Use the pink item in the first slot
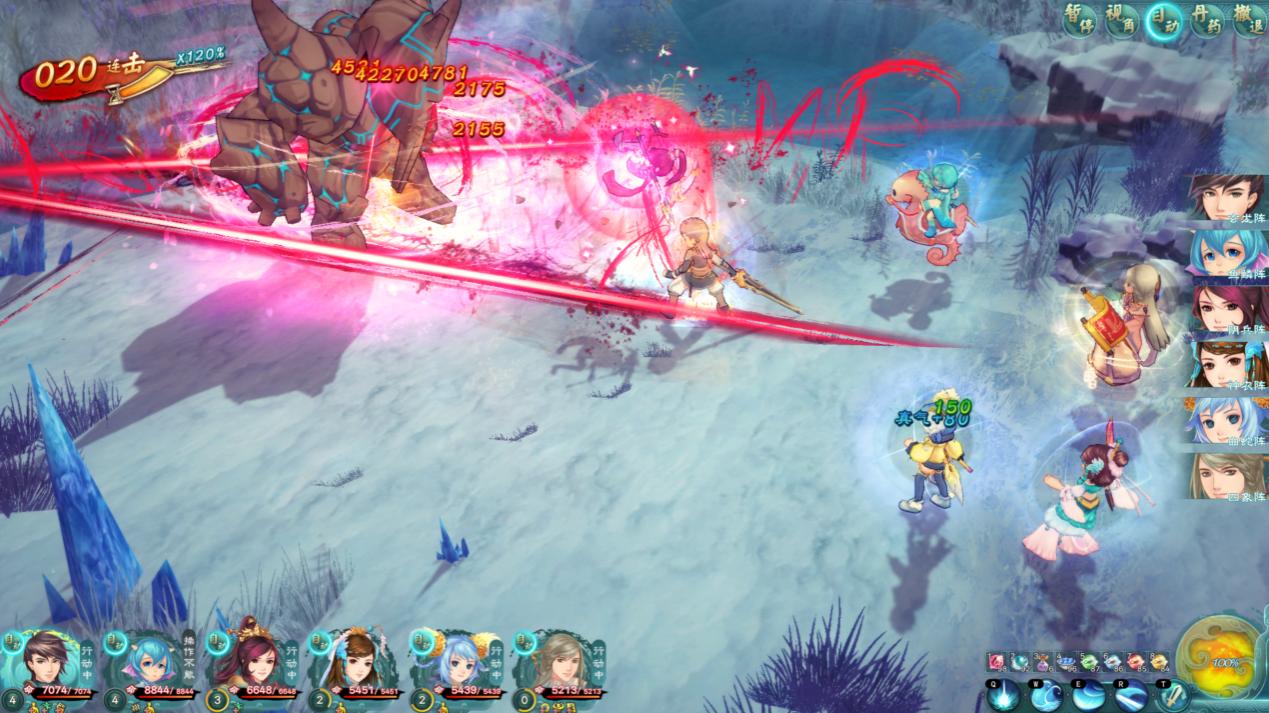Viewport: 1269px width, 713px height. tap(995, 661)
